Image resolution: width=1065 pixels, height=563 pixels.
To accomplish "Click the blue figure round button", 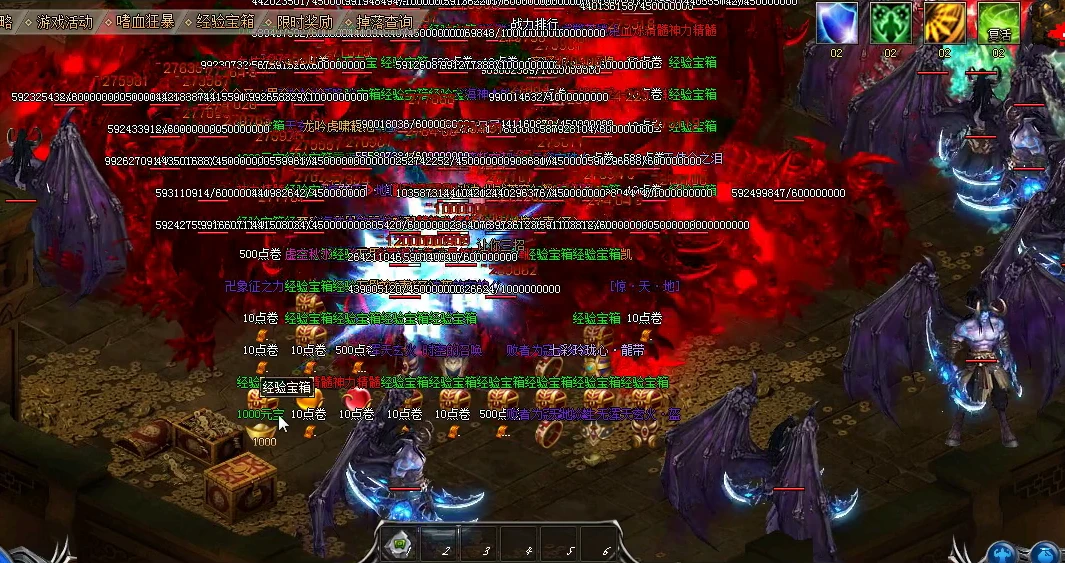I will (1004, 553).
